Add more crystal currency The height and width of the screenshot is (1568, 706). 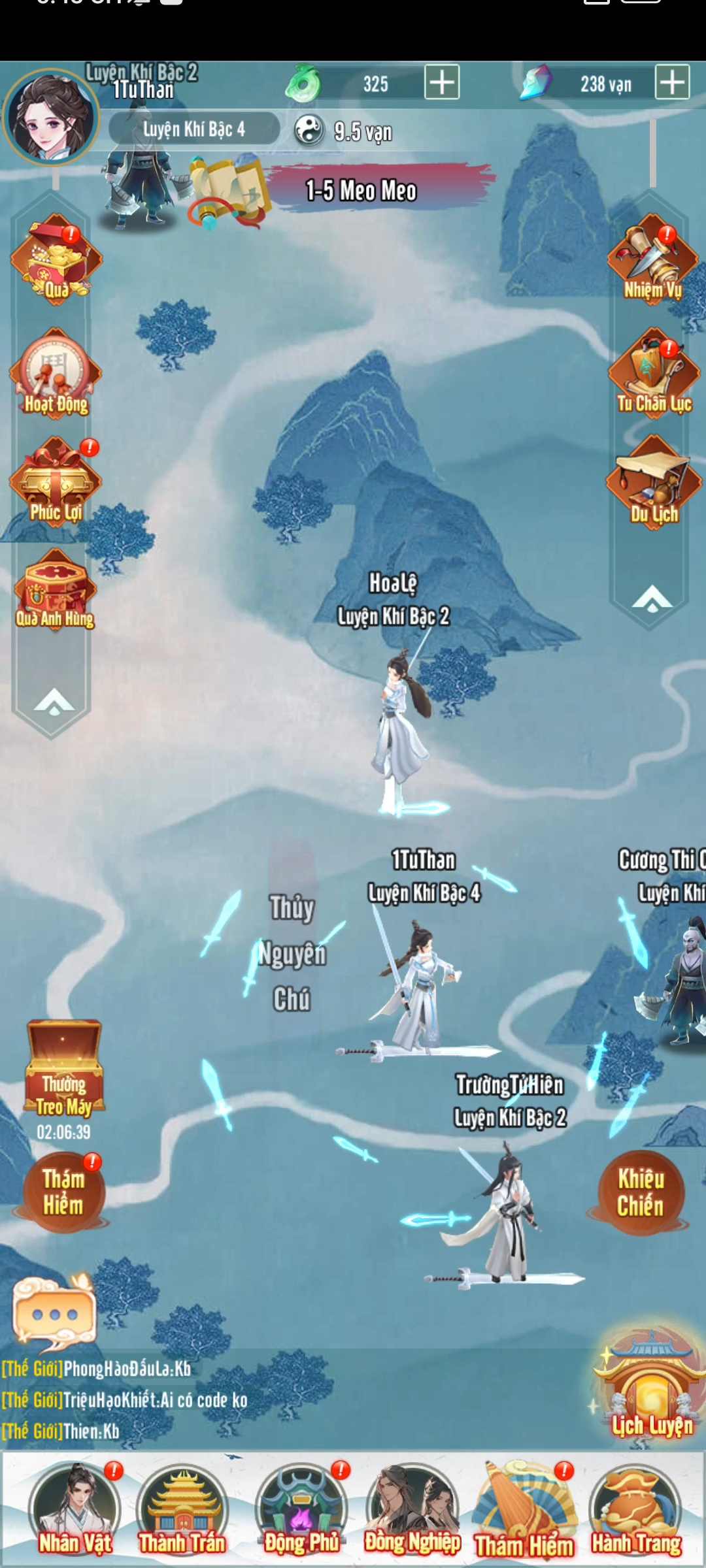pos(672,82)
